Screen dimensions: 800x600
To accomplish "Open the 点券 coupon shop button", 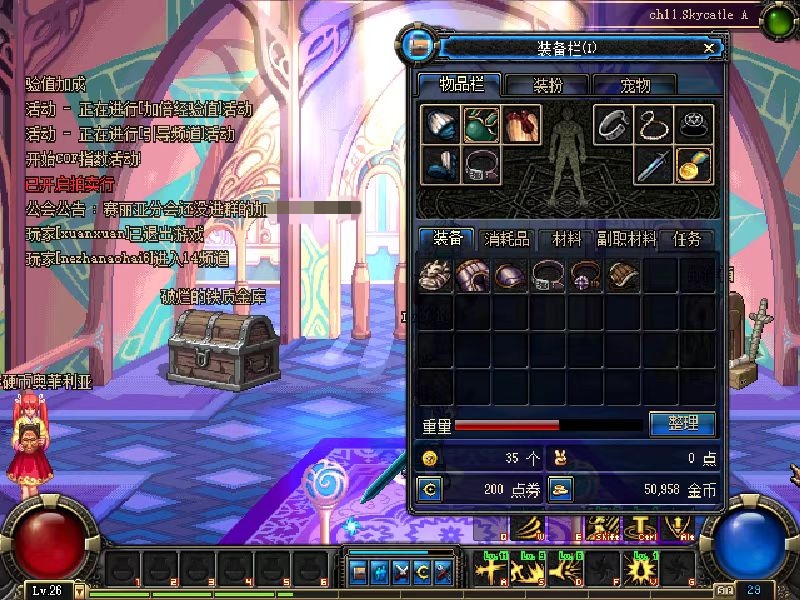I will 429,489.
